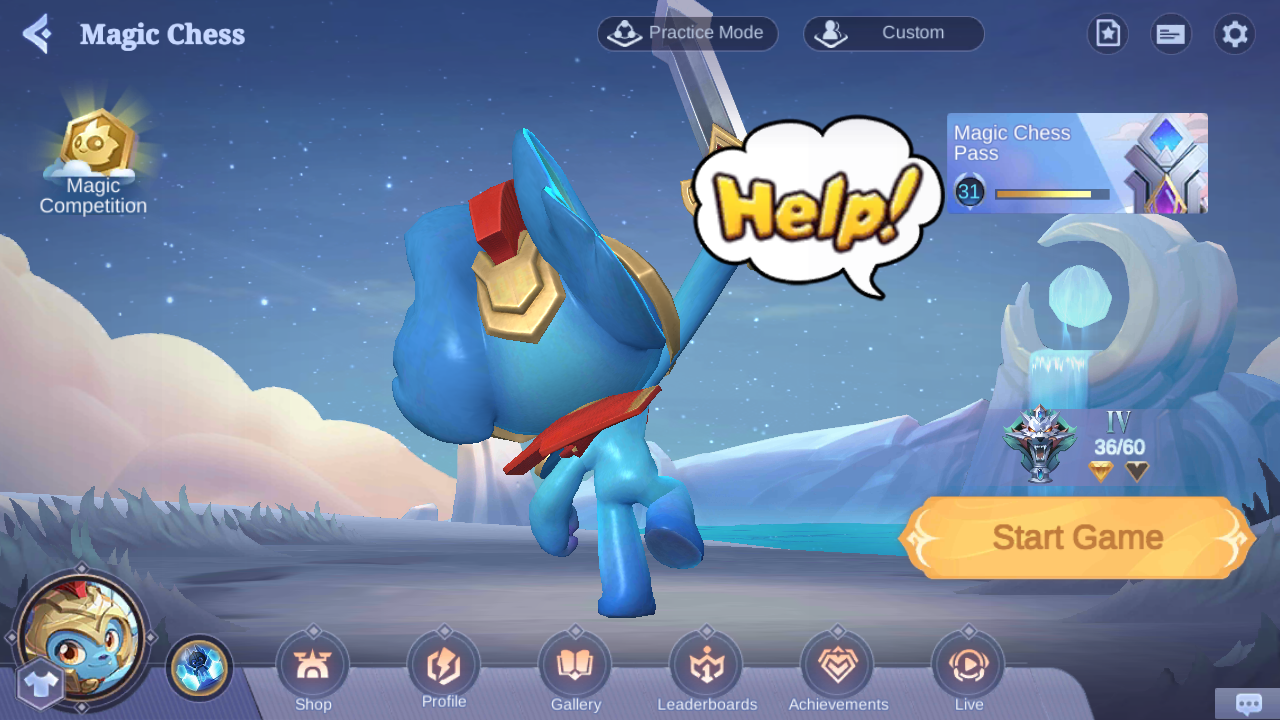Open the gear settings menu
This screenshot has height=720, width=1280.
pyautogui.click(x=1235, y=34)
